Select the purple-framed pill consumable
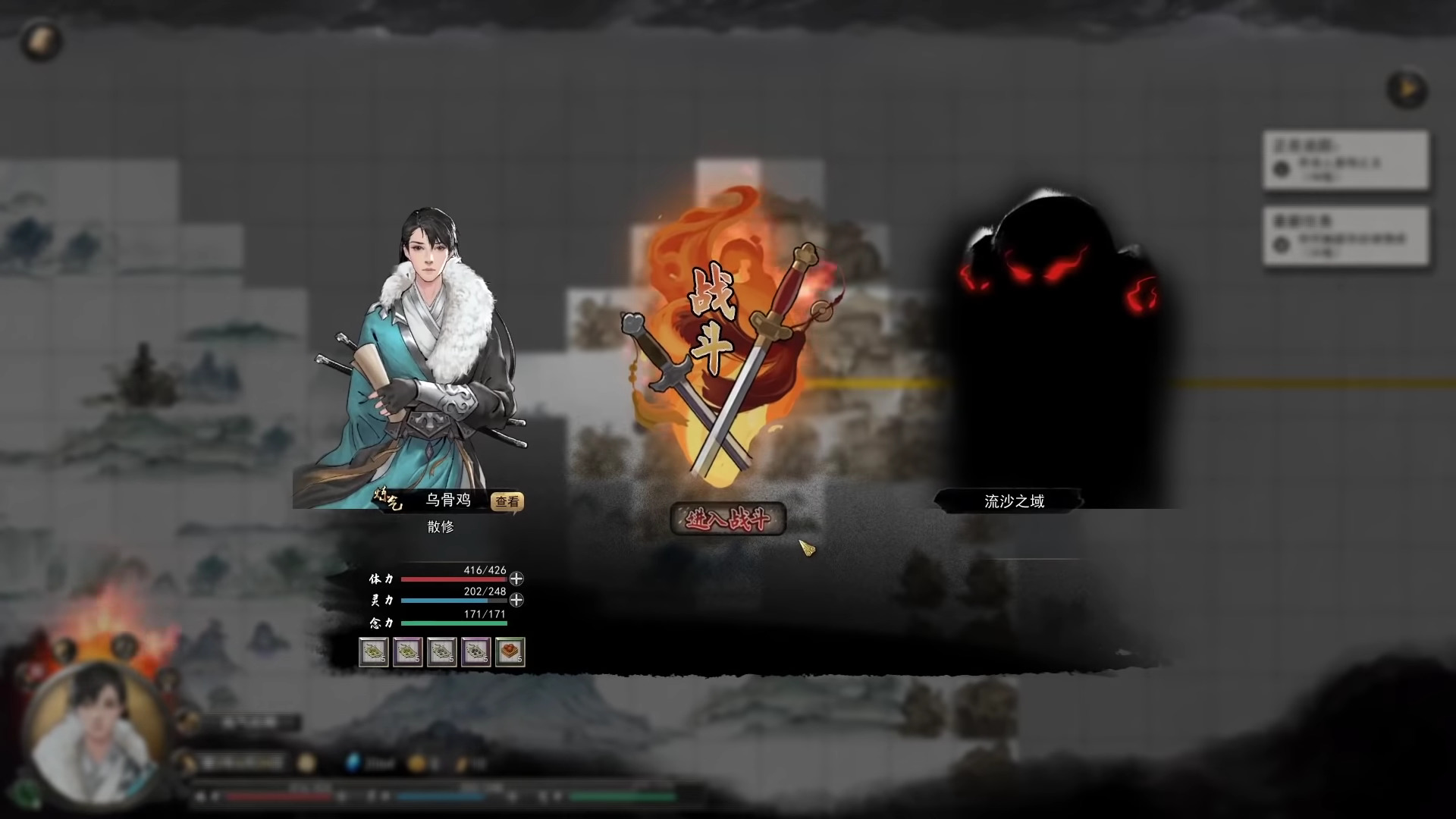1456x819 pixels. [406, 652]
